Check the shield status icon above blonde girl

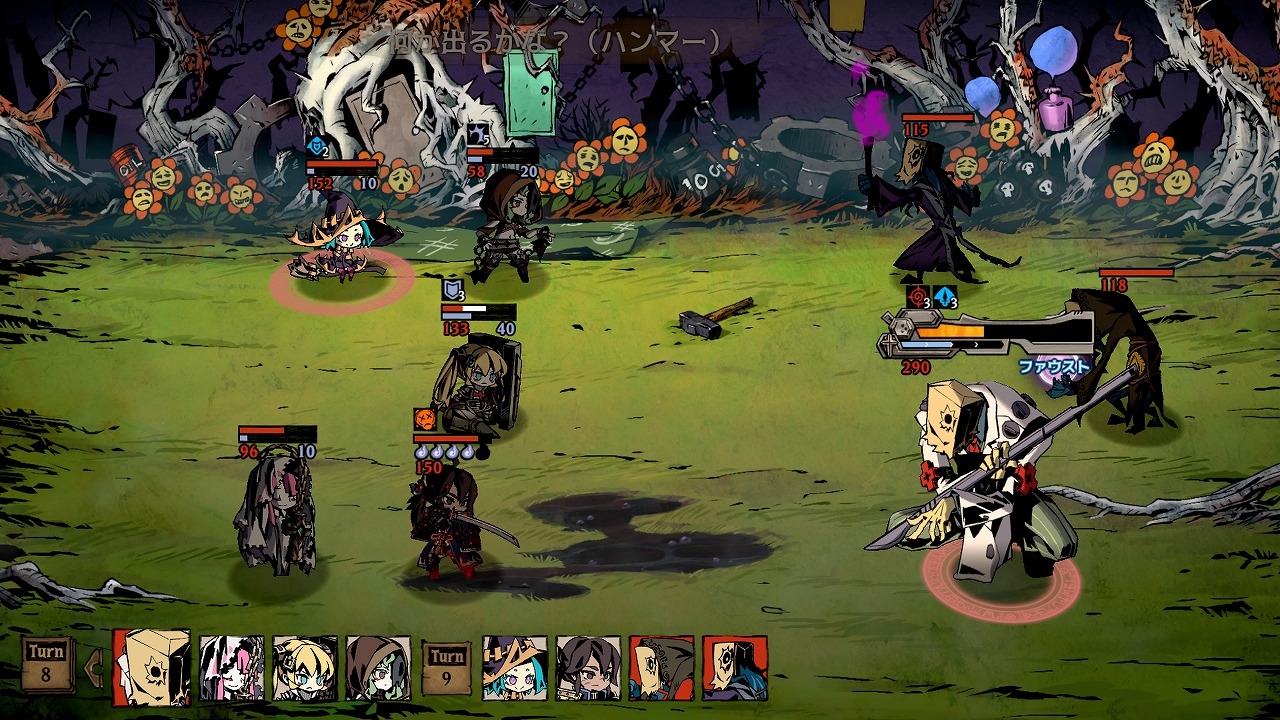[453, 291]
